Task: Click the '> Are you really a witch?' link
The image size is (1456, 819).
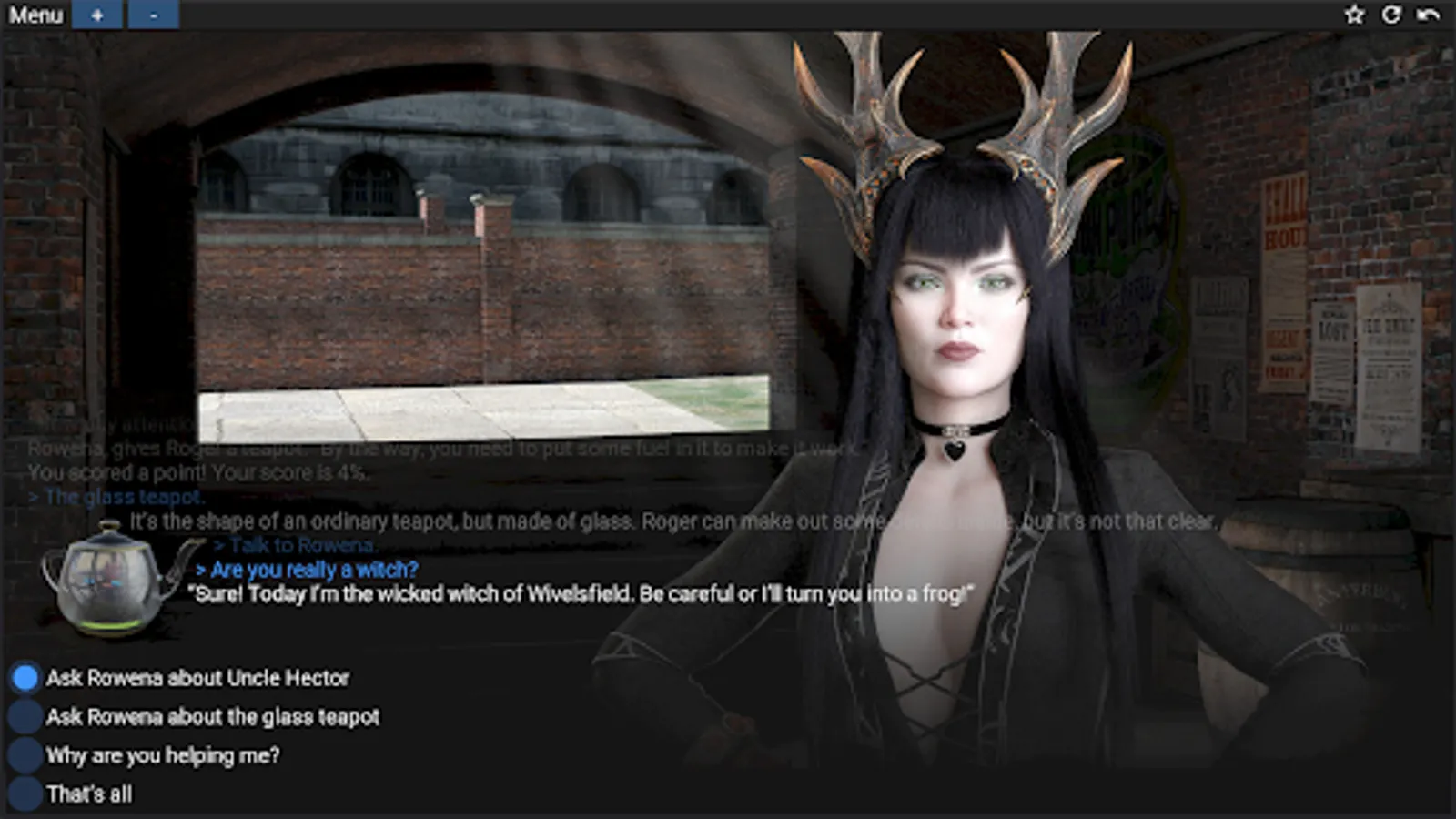Action: [x=309, y=570]
